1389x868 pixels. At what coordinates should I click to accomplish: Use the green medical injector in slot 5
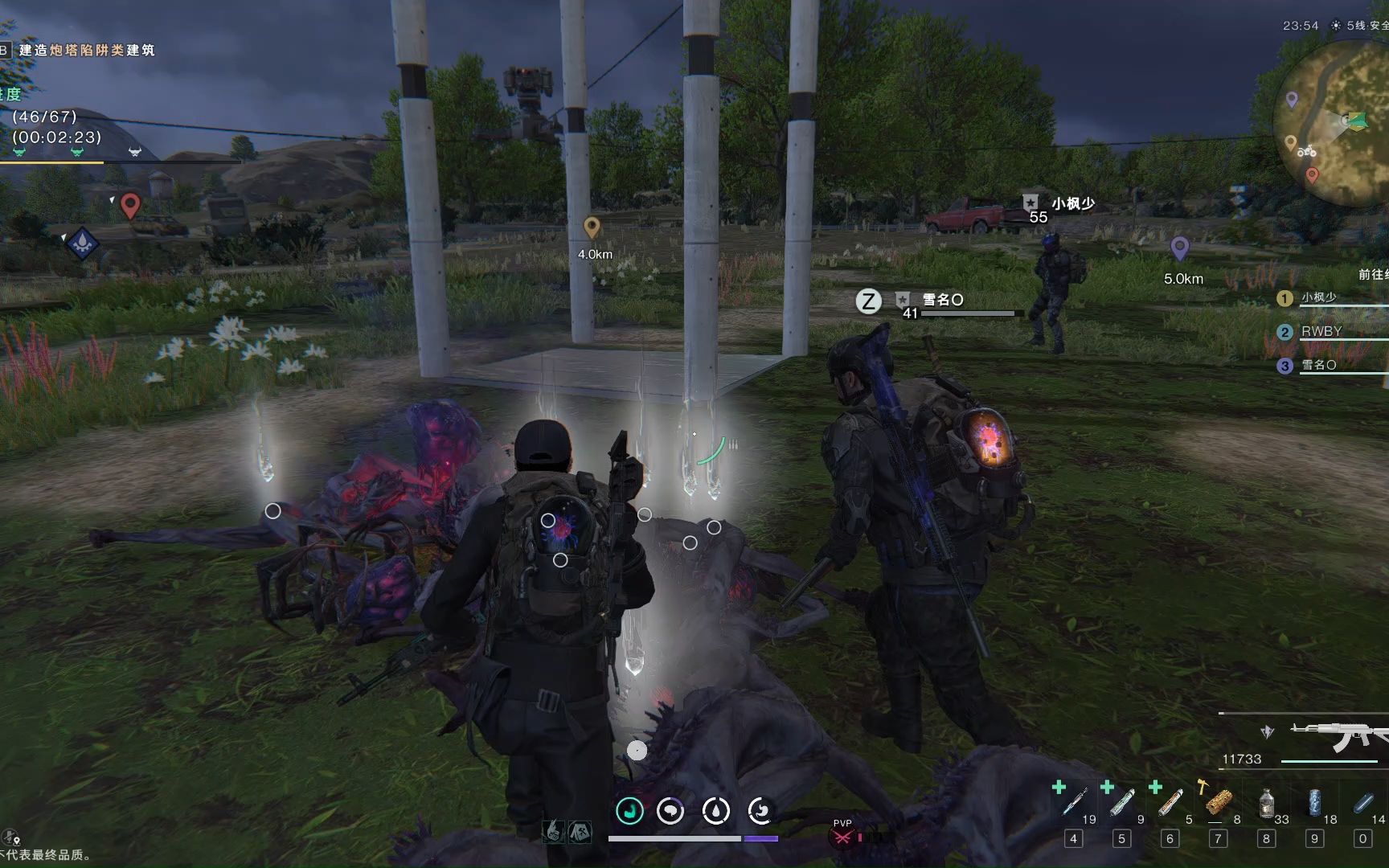click(1122, 802)
